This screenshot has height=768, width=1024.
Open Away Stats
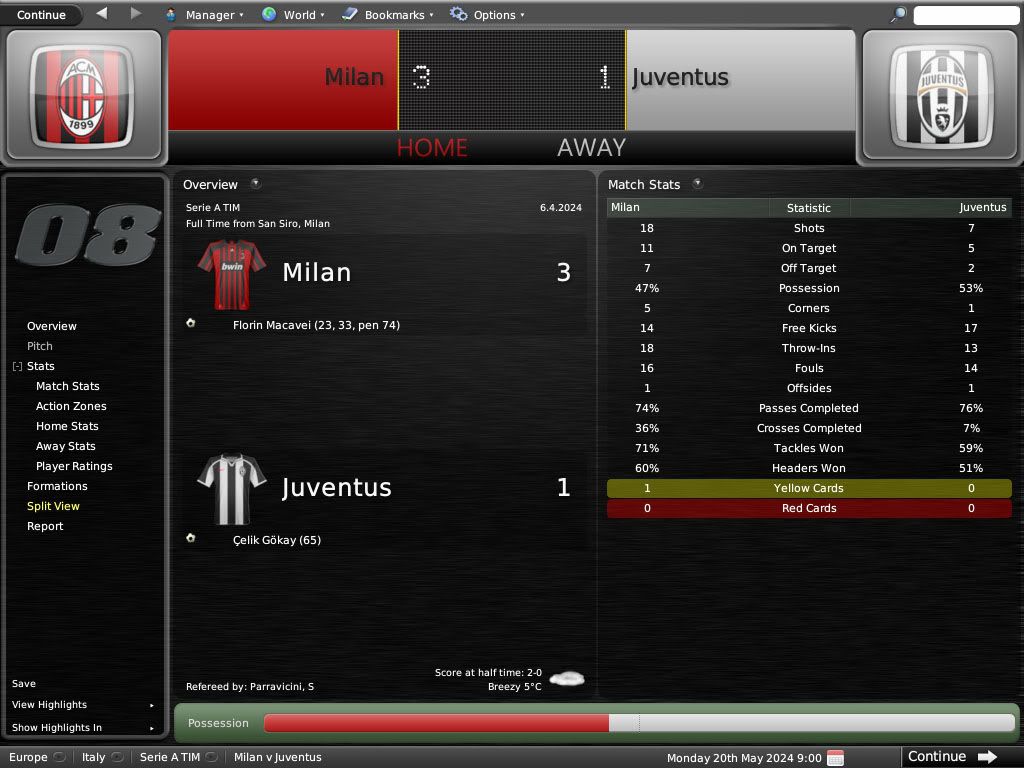66,446
